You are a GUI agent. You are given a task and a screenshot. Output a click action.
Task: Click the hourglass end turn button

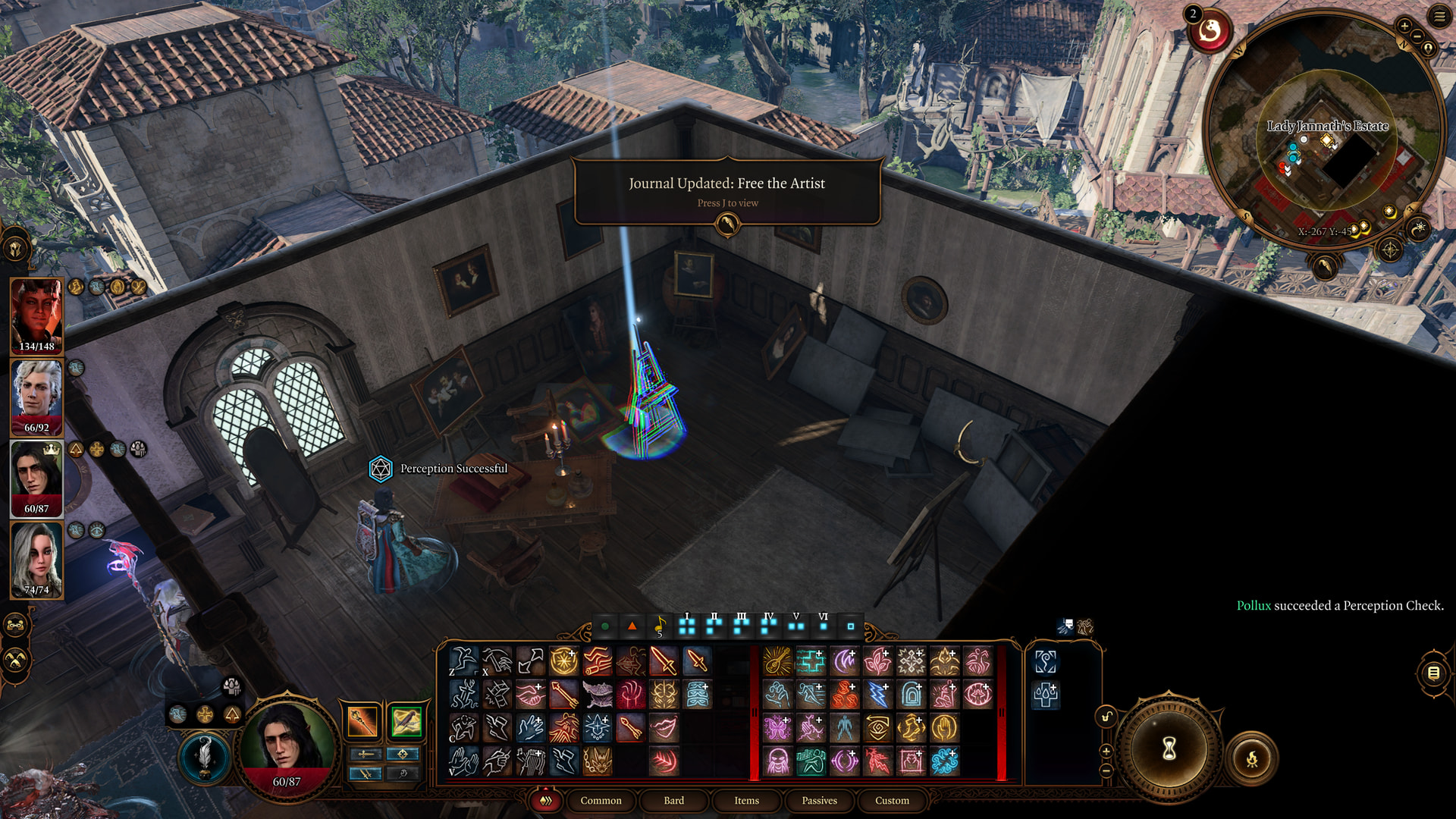[x=1169, y=749]
